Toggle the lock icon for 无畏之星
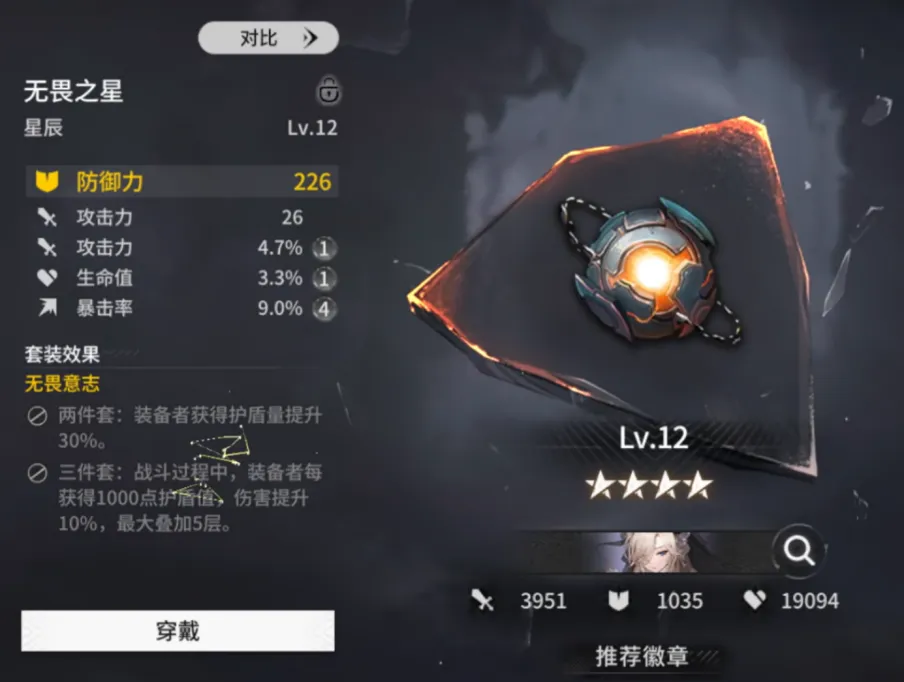This screenshot has height=682, width=904. [x=328, y=91]
